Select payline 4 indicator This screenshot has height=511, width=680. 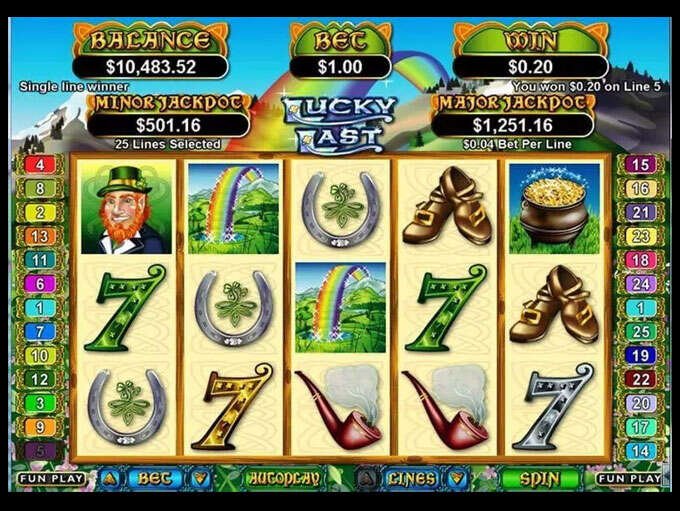39,165
